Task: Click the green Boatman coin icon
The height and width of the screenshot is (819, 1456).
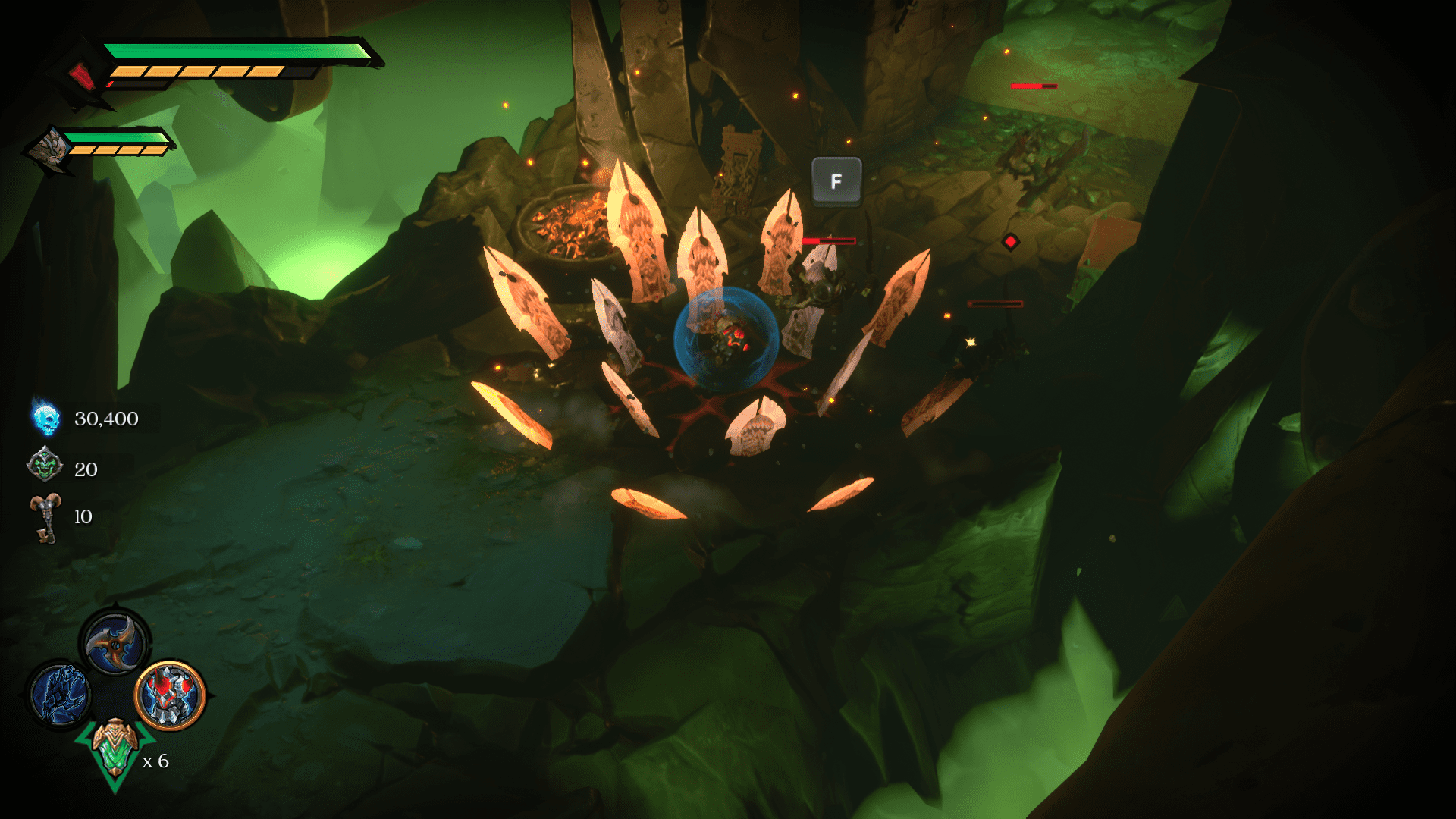Action: tap(45, 466)
